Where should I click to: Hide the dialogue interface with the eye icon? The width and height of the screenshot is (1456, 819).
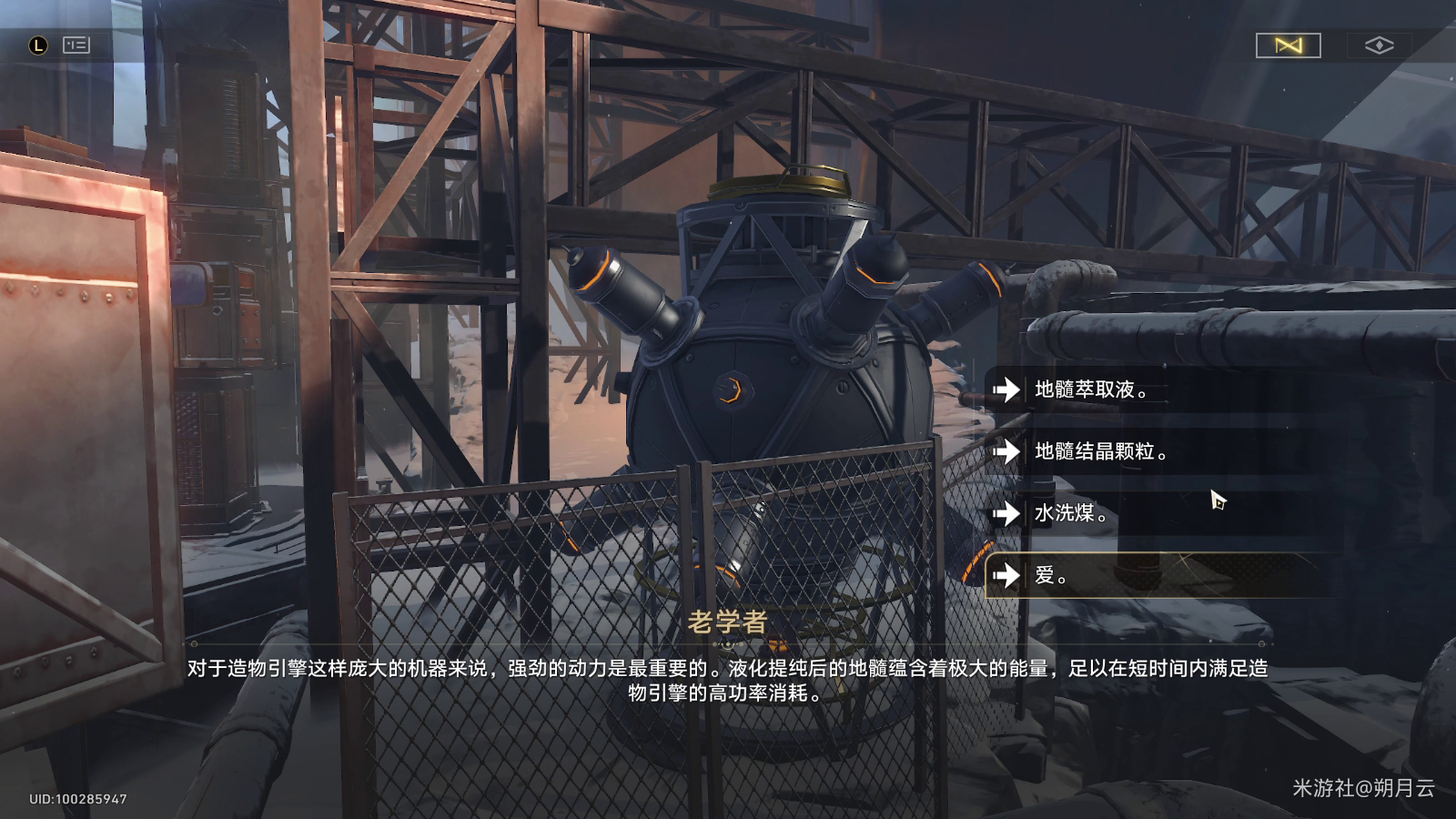1379,45
